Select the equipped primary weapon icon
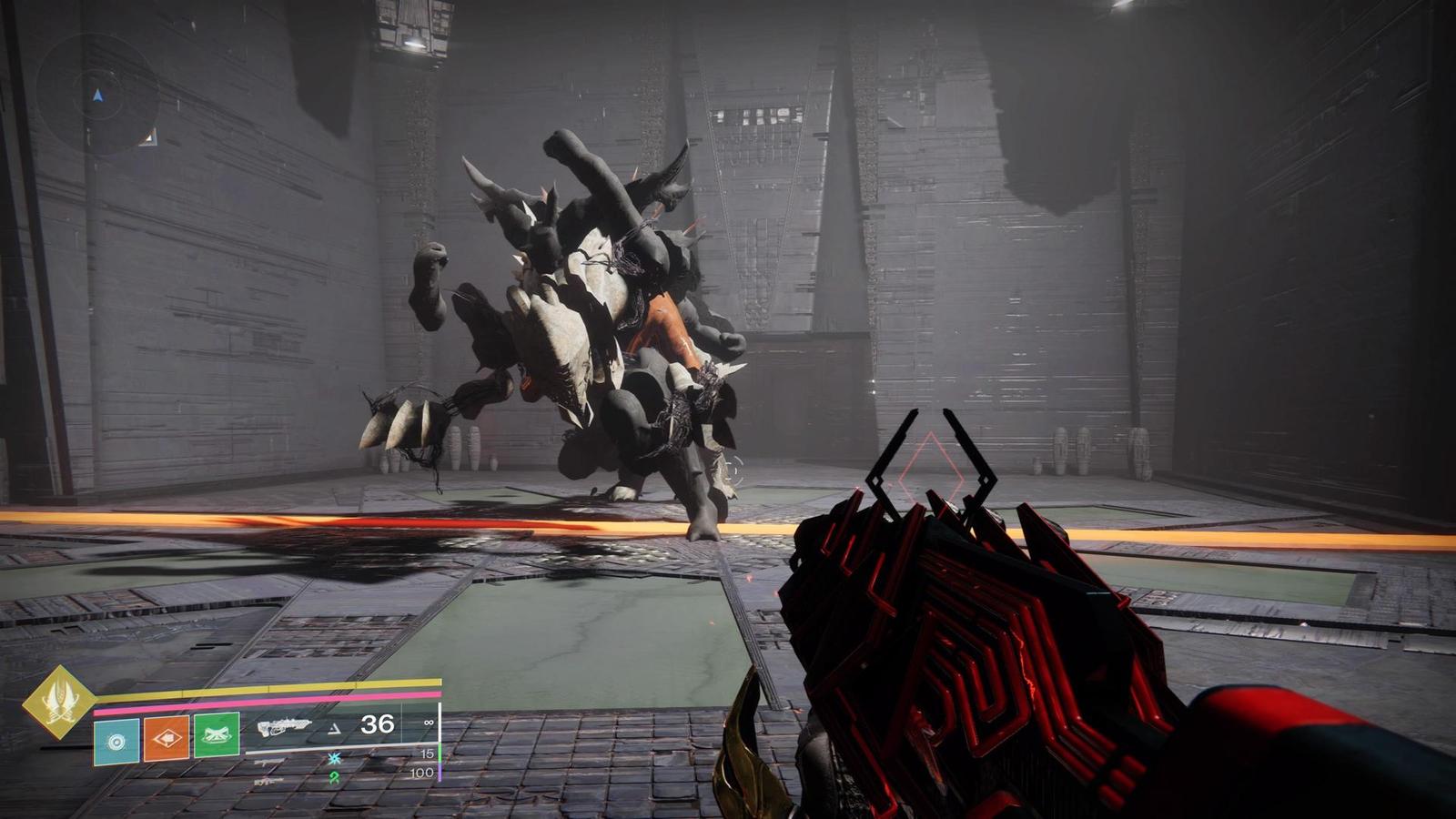1456x819 pixels. click(x=283, y=727)
